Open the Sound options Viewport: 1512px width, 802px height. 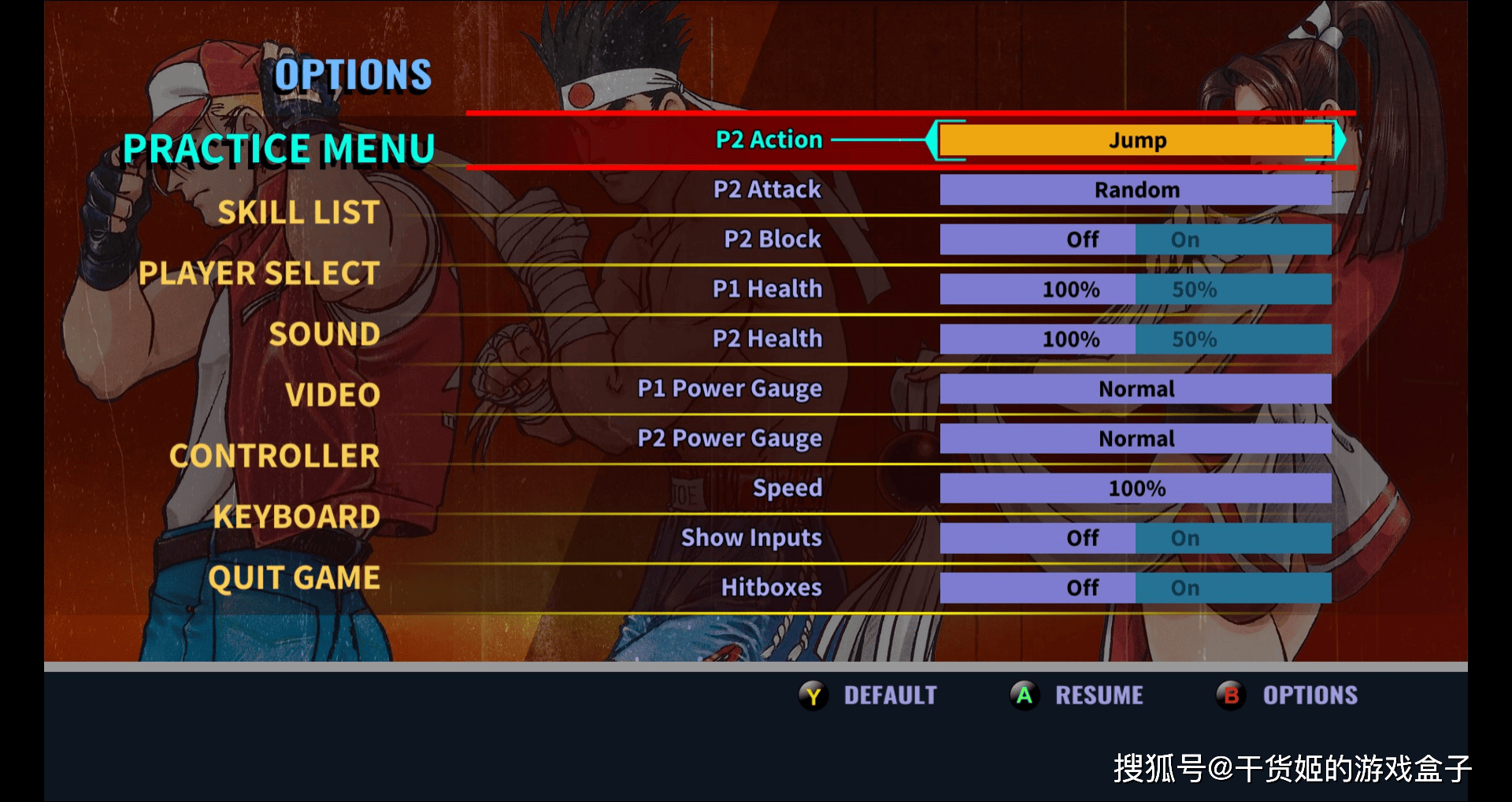point(324,334)
